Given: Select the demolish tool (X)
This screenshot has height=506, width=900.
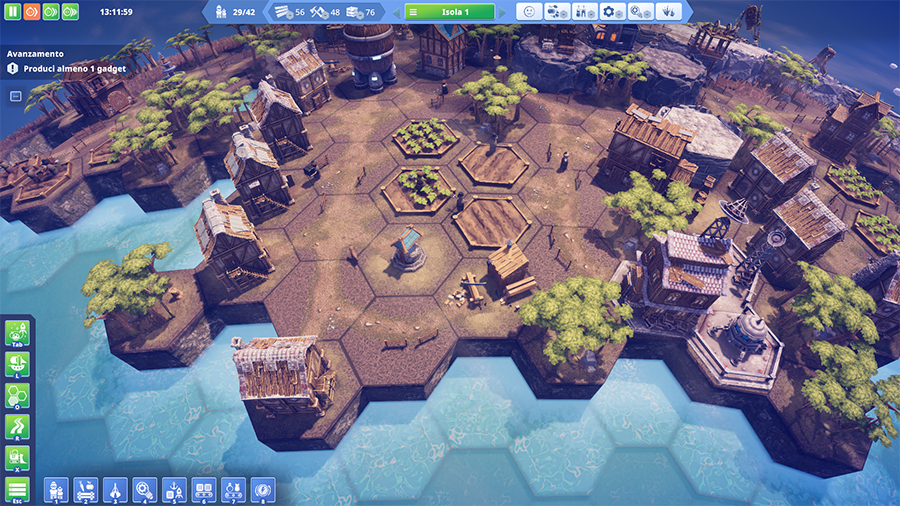Looking at the screenshot, I should pyautogui.click(x=17, y=458).
